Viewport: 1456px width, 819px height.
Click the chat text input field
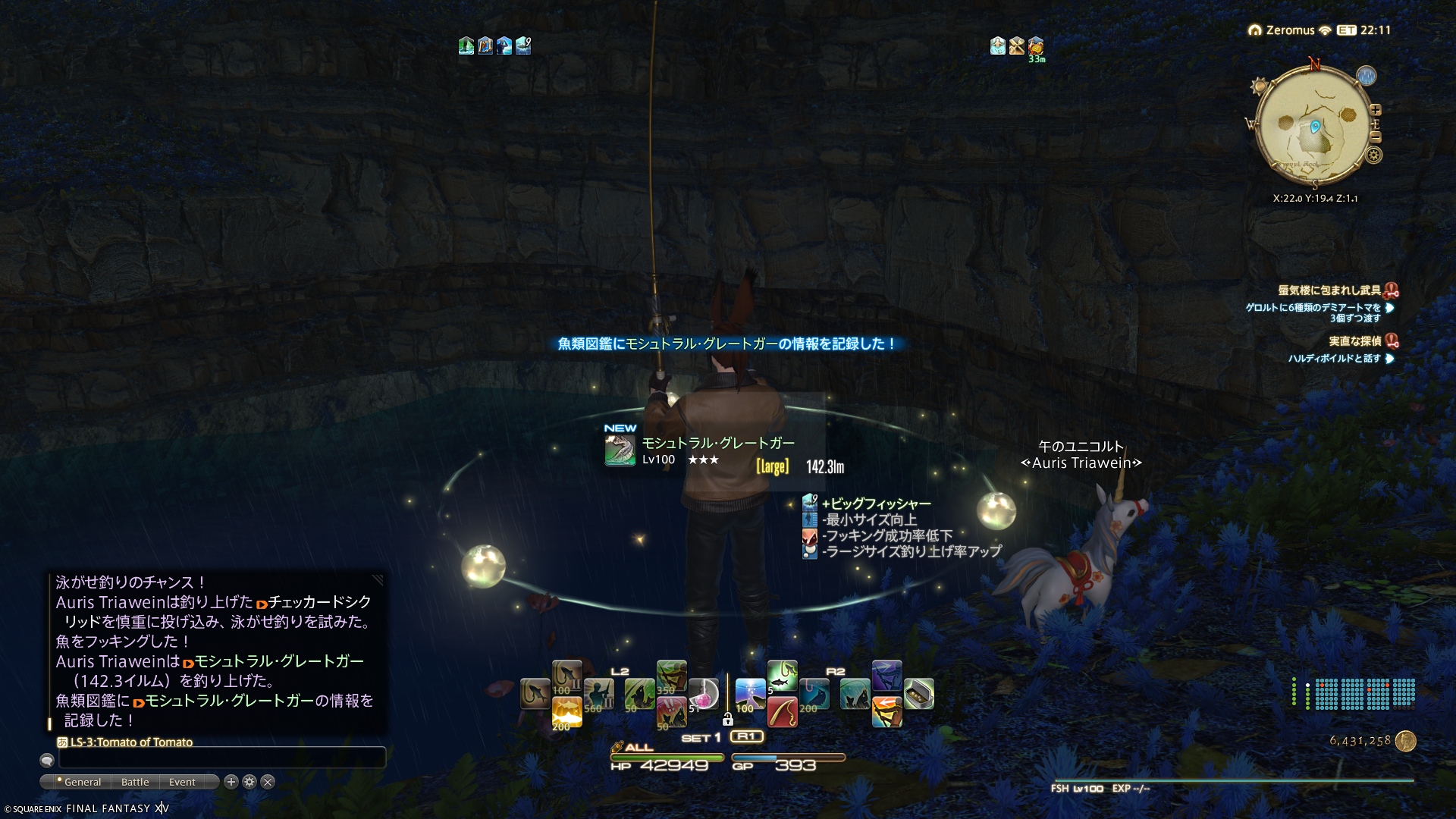[x=221, y=758]
